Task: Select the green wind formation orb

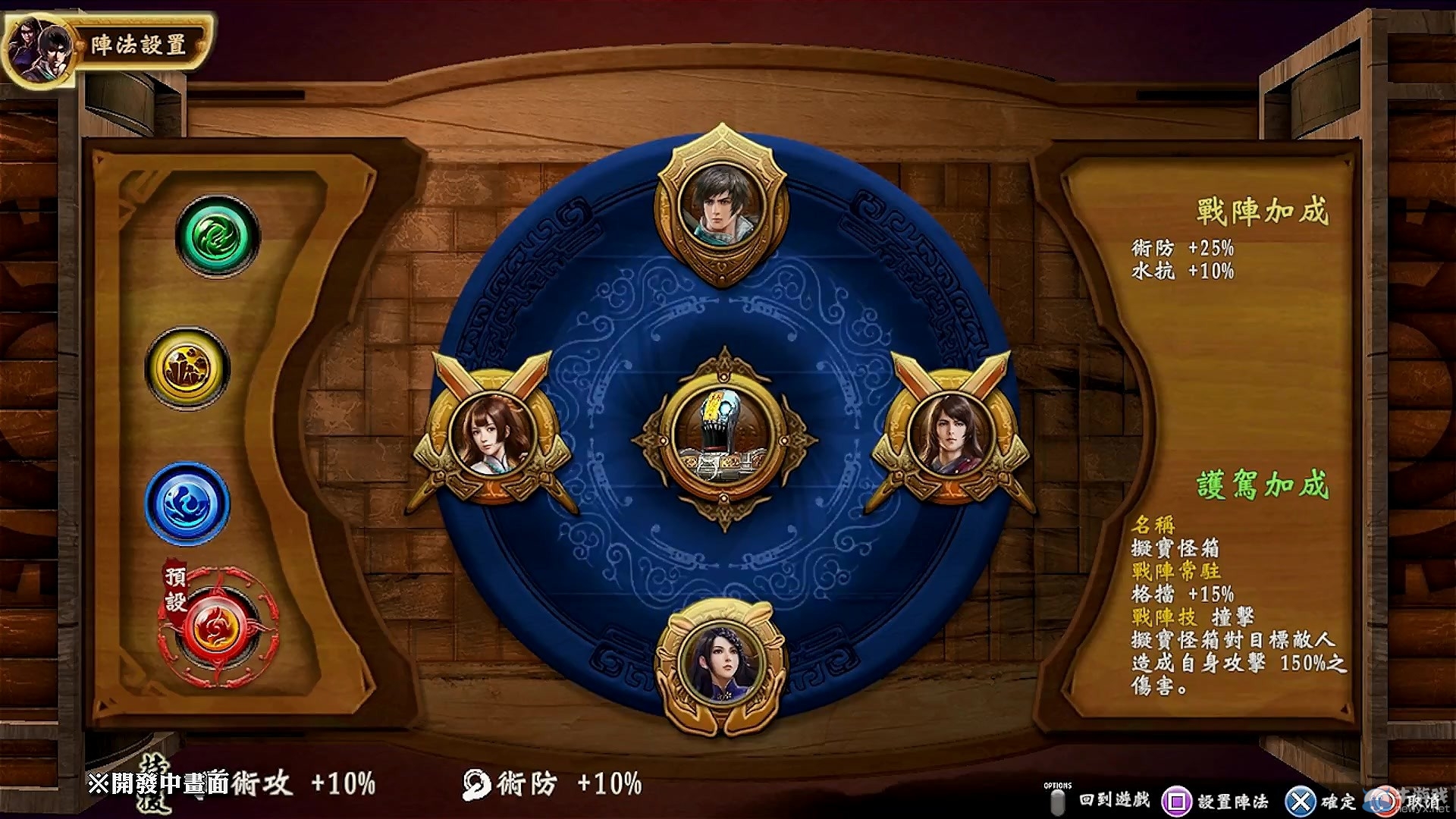Action: tap(218, 237)
